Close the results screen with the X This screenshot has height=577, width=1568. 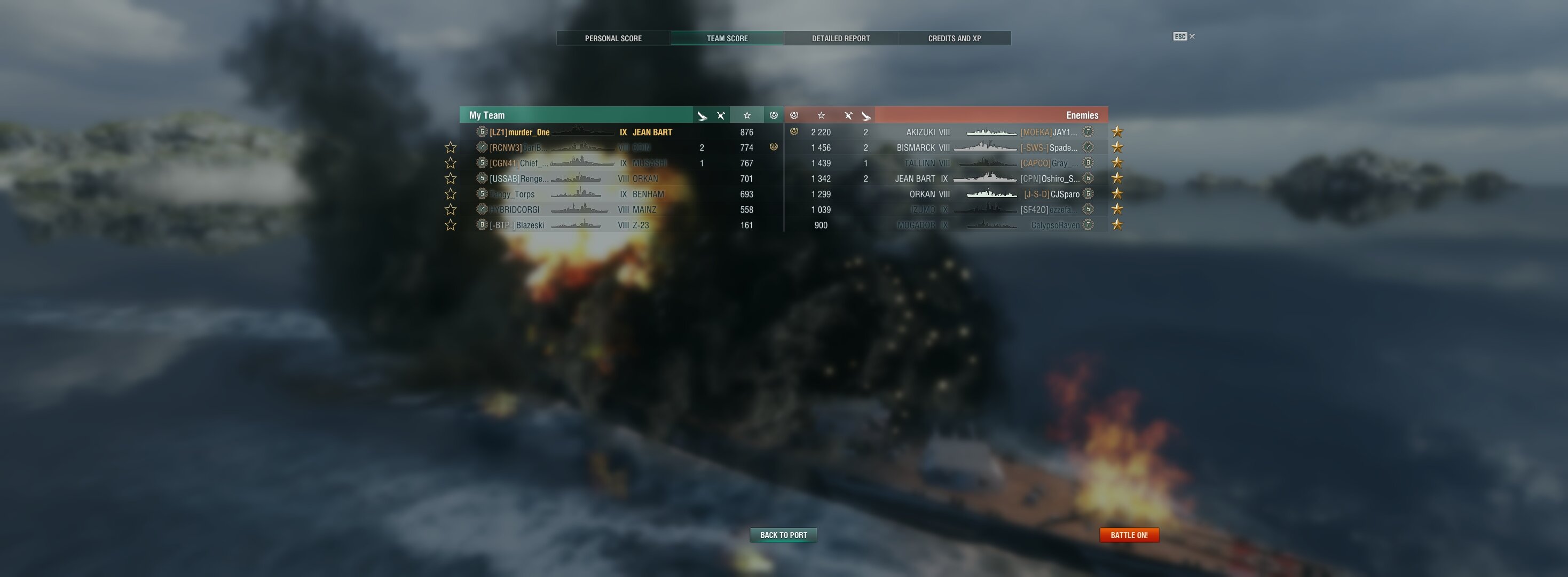(1192, 36)
